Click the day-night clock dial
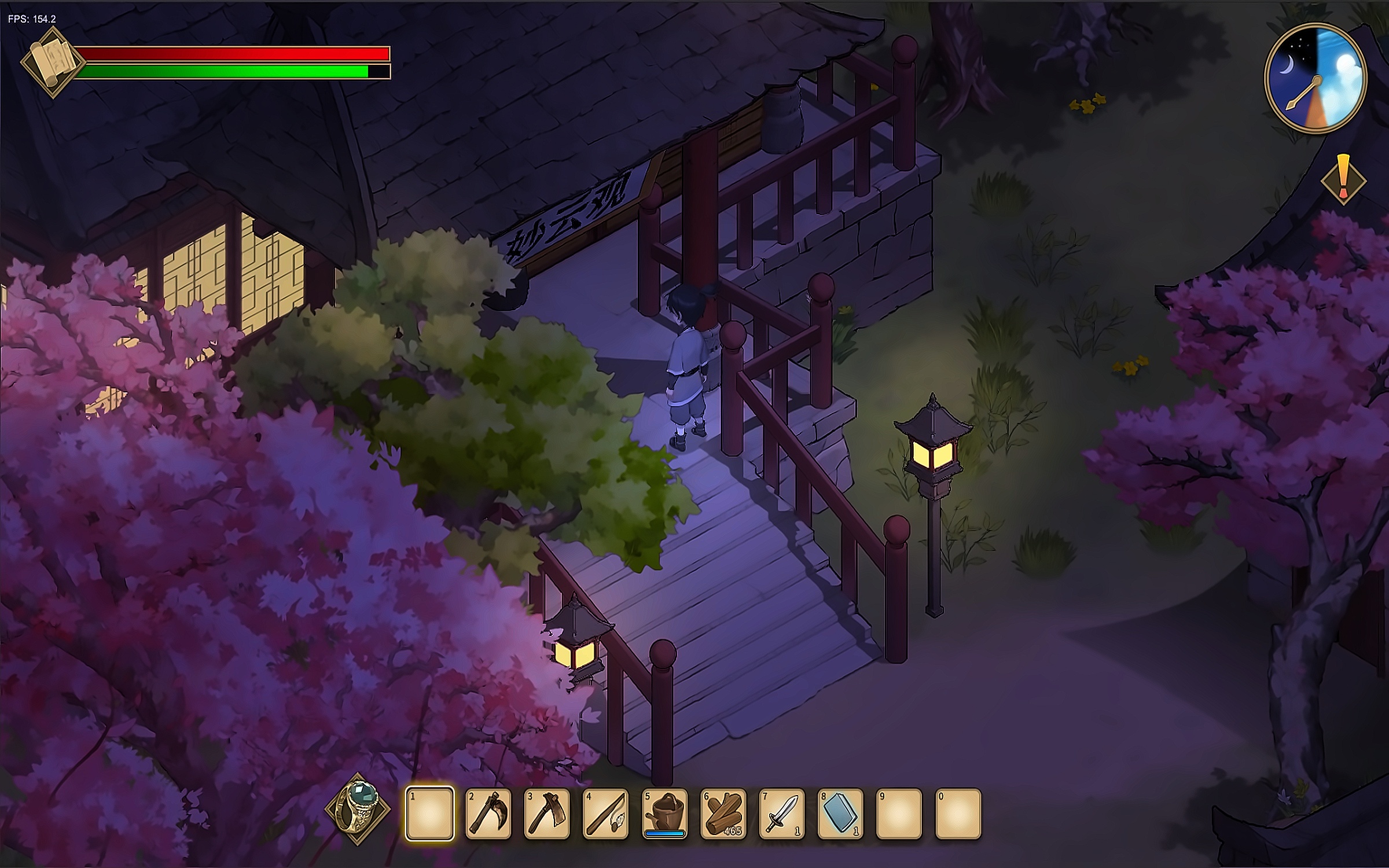Viewport: 1389px width, 868px height. [1315, 77]
